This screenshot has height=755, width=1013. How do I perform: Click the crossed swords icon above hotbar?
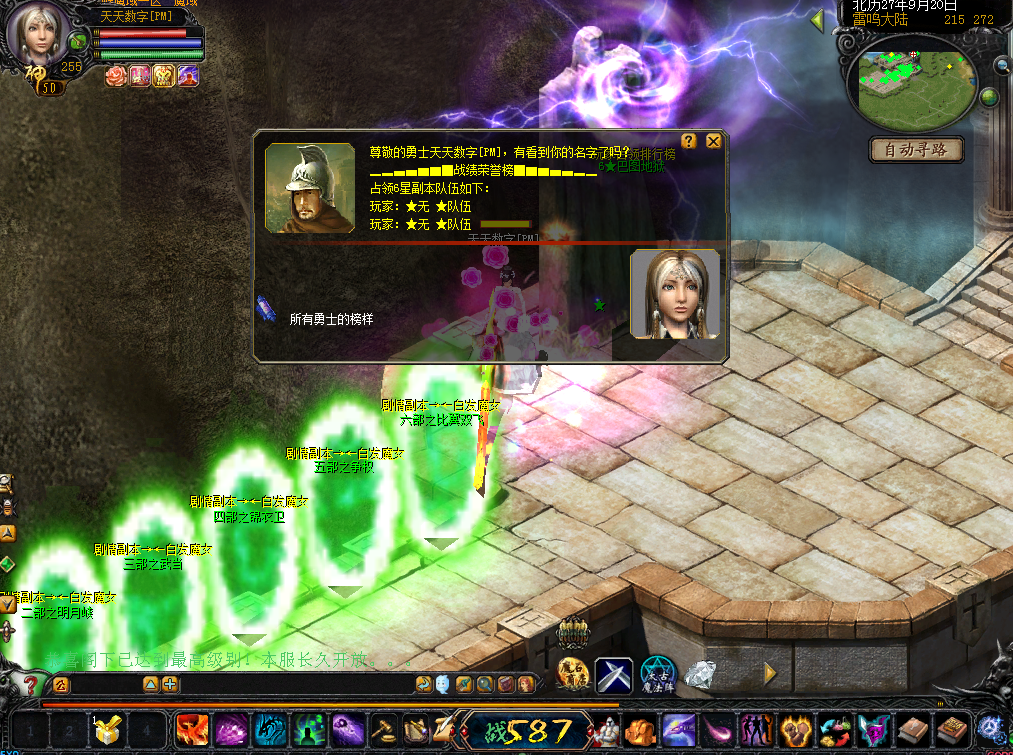[614, 675]
